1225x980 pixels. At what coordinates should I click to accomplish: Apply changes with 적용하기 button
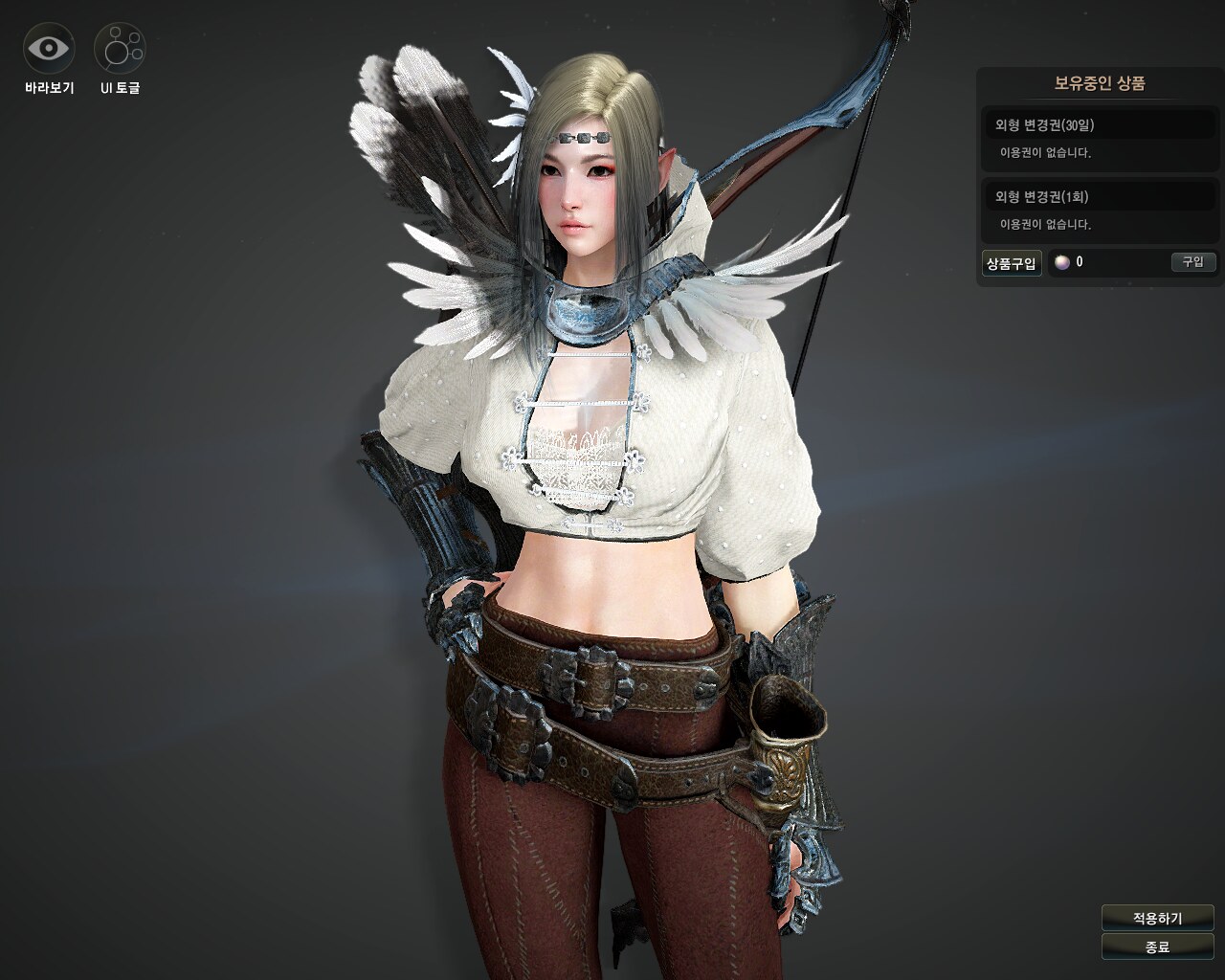[1157, 918]
